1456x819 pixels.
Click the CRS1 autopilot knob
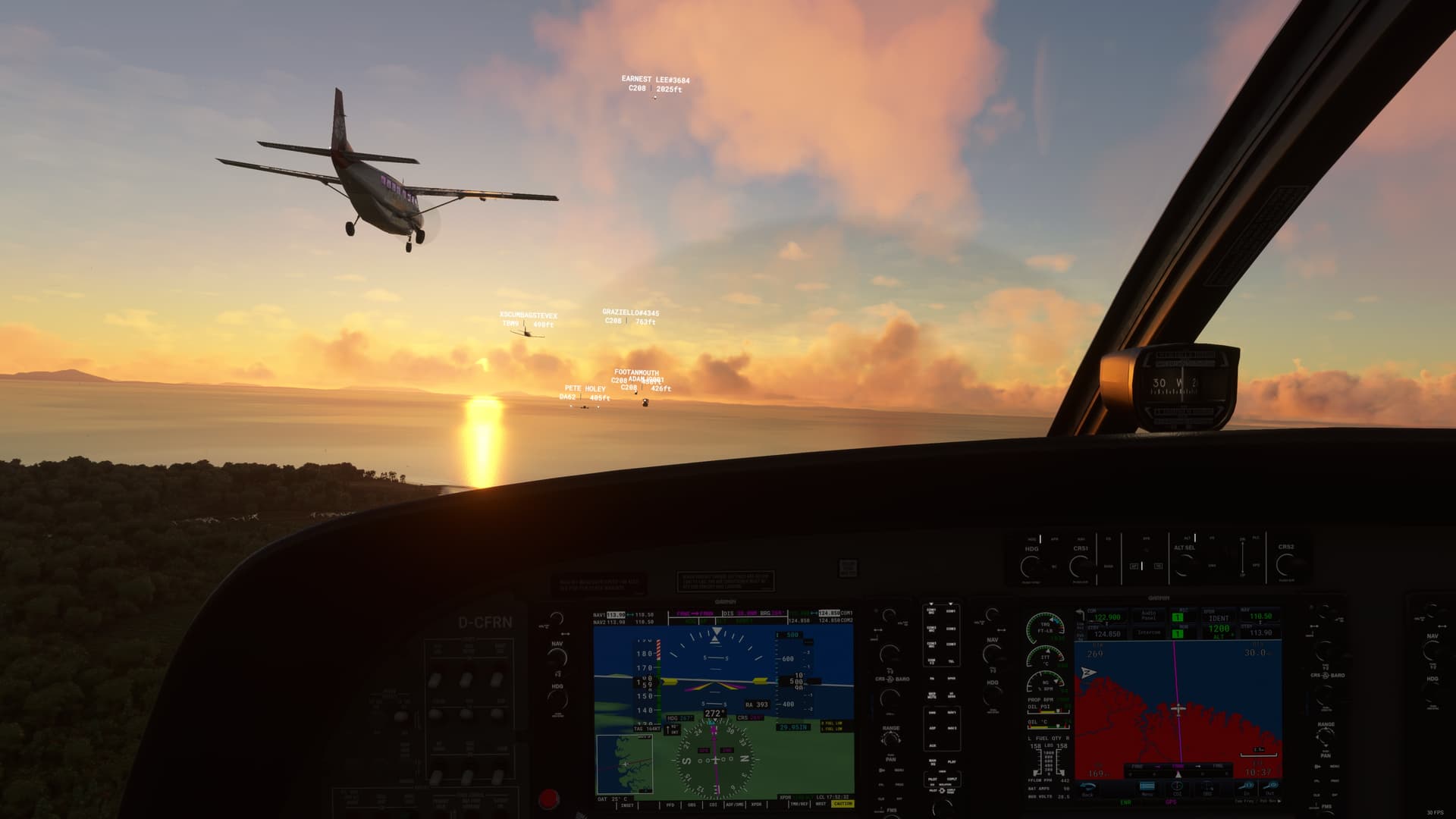tap(1080, 566)
